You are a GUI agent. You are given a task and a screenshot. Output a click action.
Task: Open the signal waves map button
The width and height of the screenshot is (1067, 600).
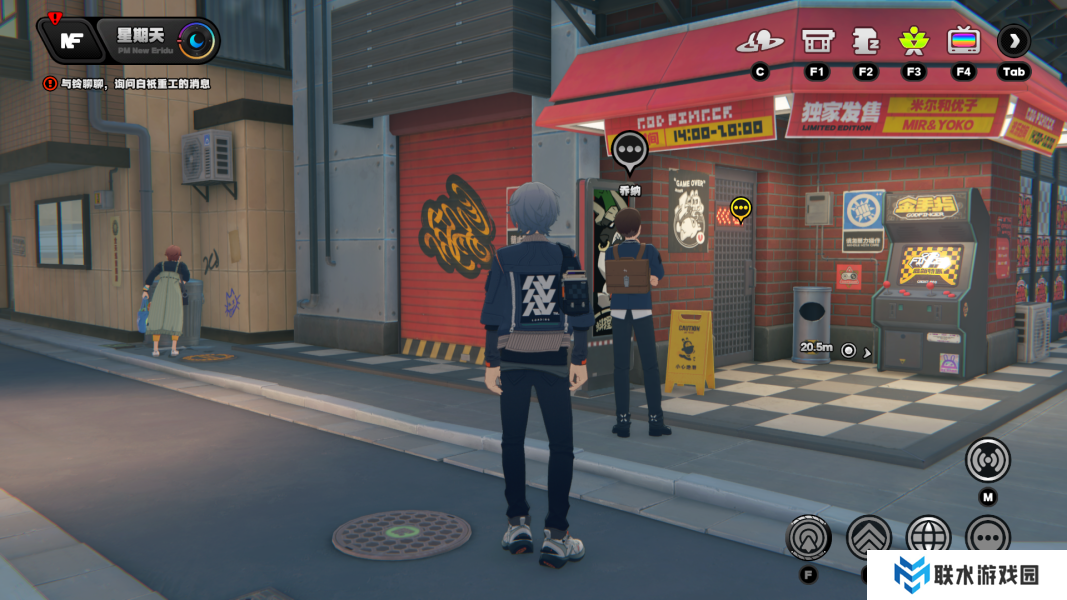point(988,460)
